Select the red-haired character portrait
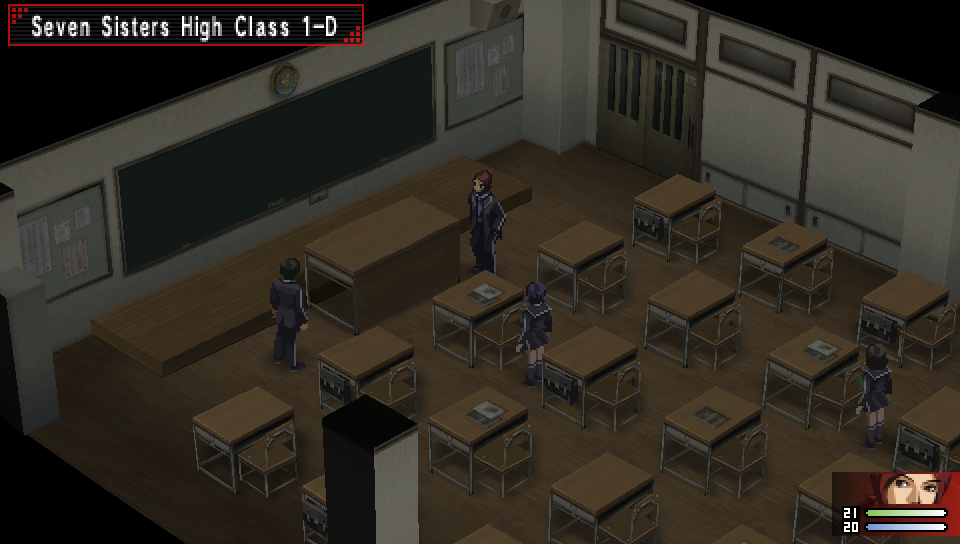The width and height of the screenshot is (960, 544). (911, 490)
